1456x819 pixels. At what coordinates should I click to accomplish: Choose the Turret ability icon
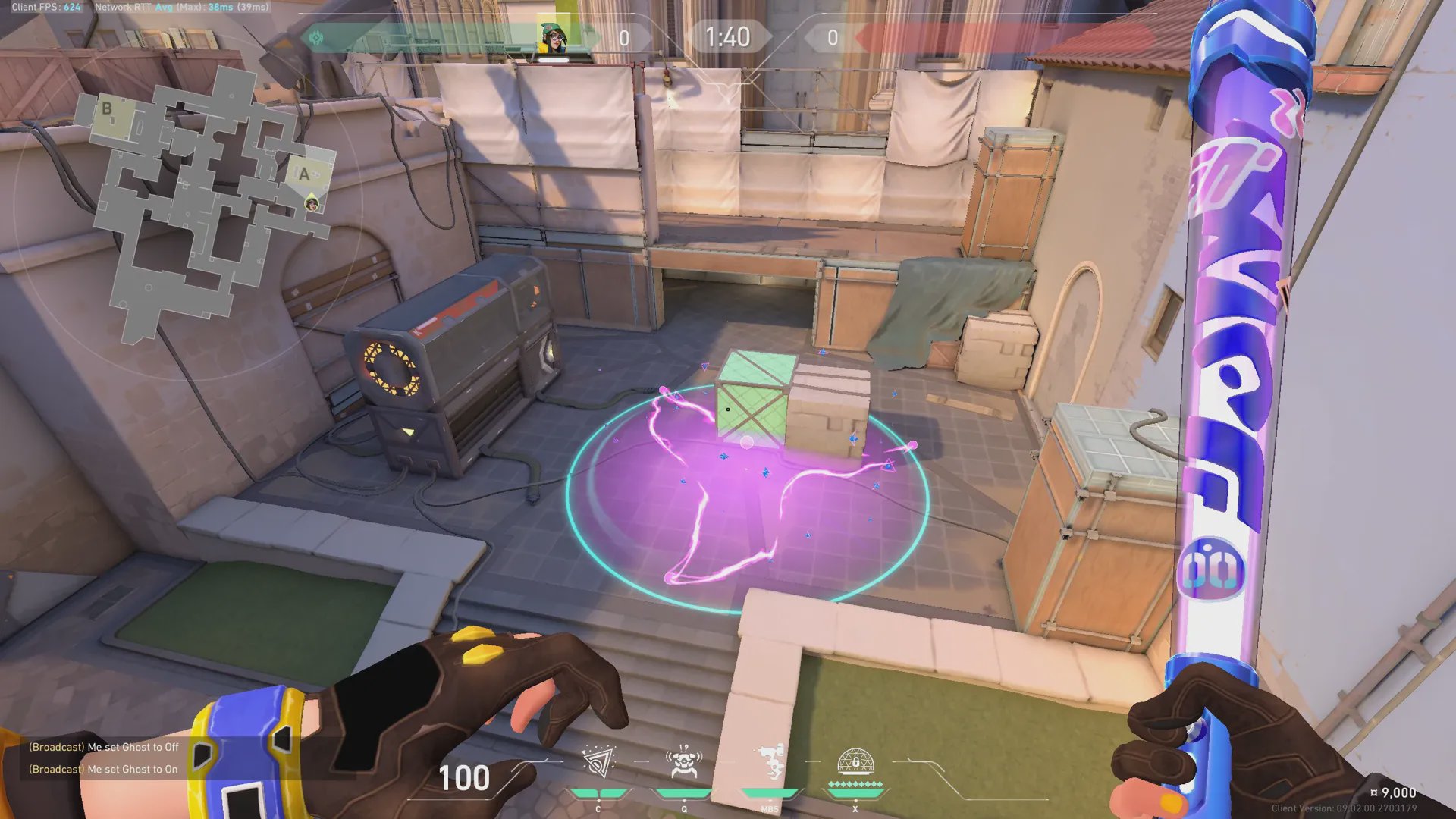click(770, 763)
